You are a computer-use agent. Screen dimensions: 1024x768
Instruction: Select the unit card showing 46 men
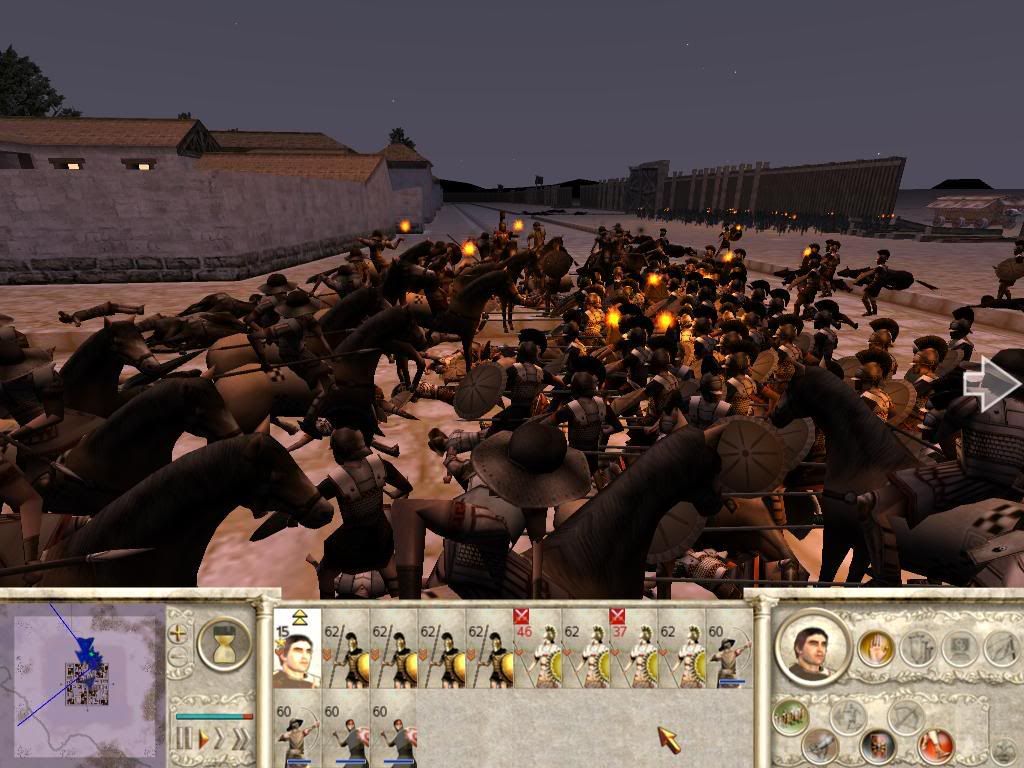pyautogui.click(x=537, y=648)
